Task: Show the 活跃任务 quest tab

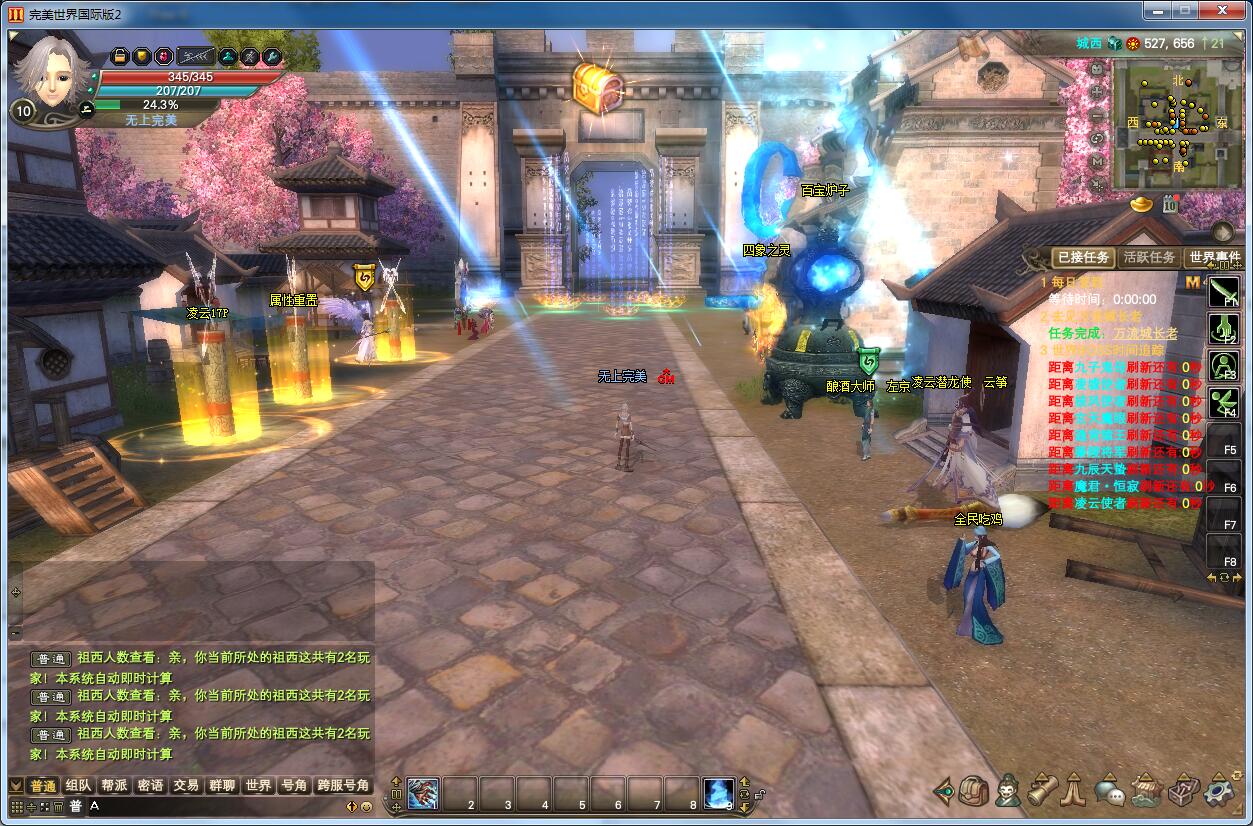Action: tap(1149, 257)
